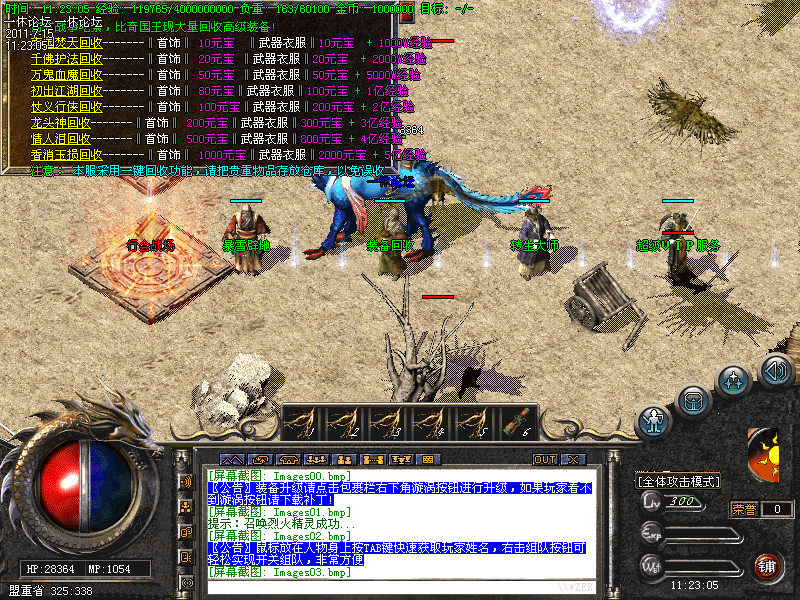Open the red 铺 shop button
This screenshot has height=600, width=800.
pos(768,566)
